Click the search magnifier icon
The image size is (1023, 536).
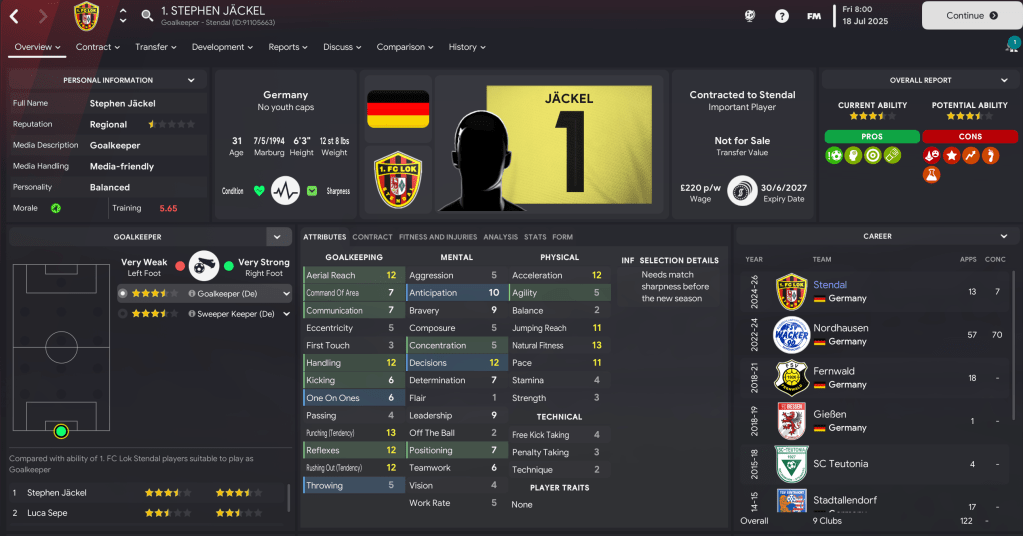coord(147,16)
